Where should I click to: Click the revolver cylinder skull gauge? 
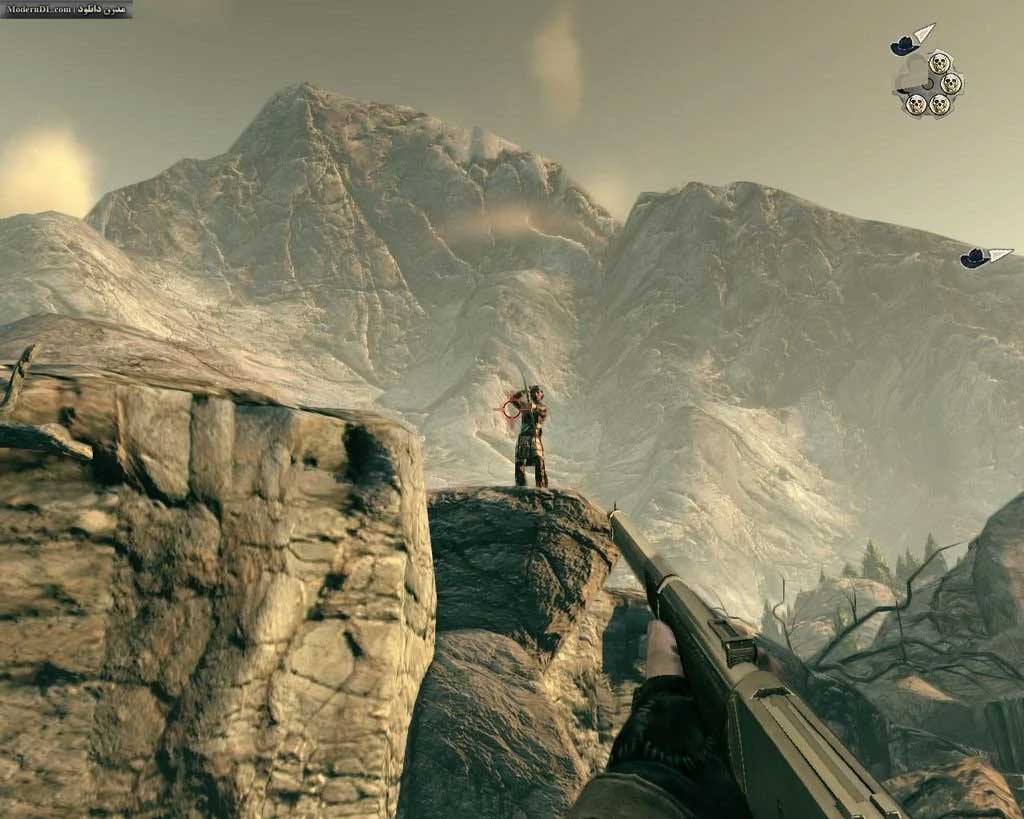930,84
